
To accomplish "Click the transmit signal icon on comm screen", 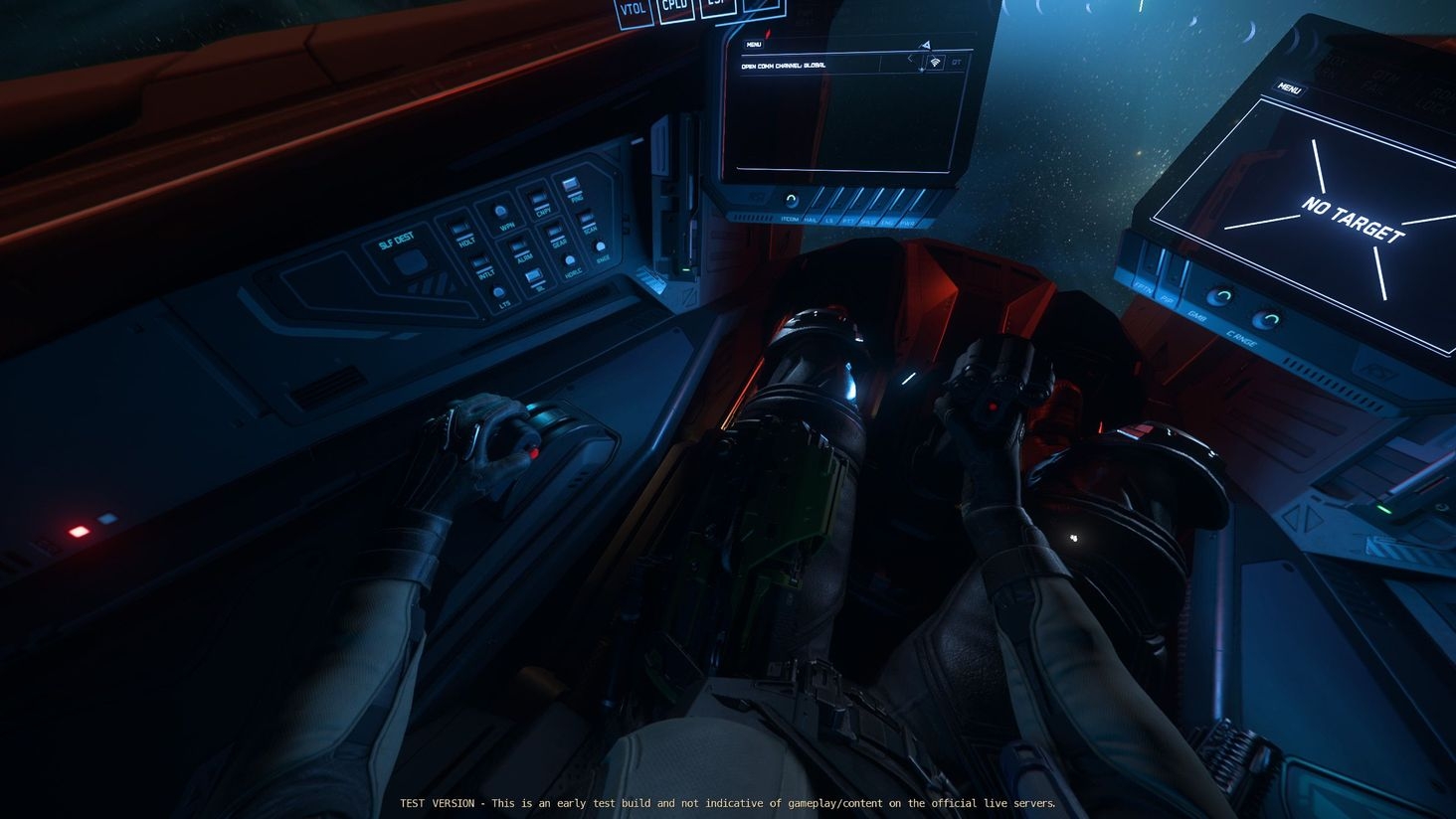I will (936, 64).
